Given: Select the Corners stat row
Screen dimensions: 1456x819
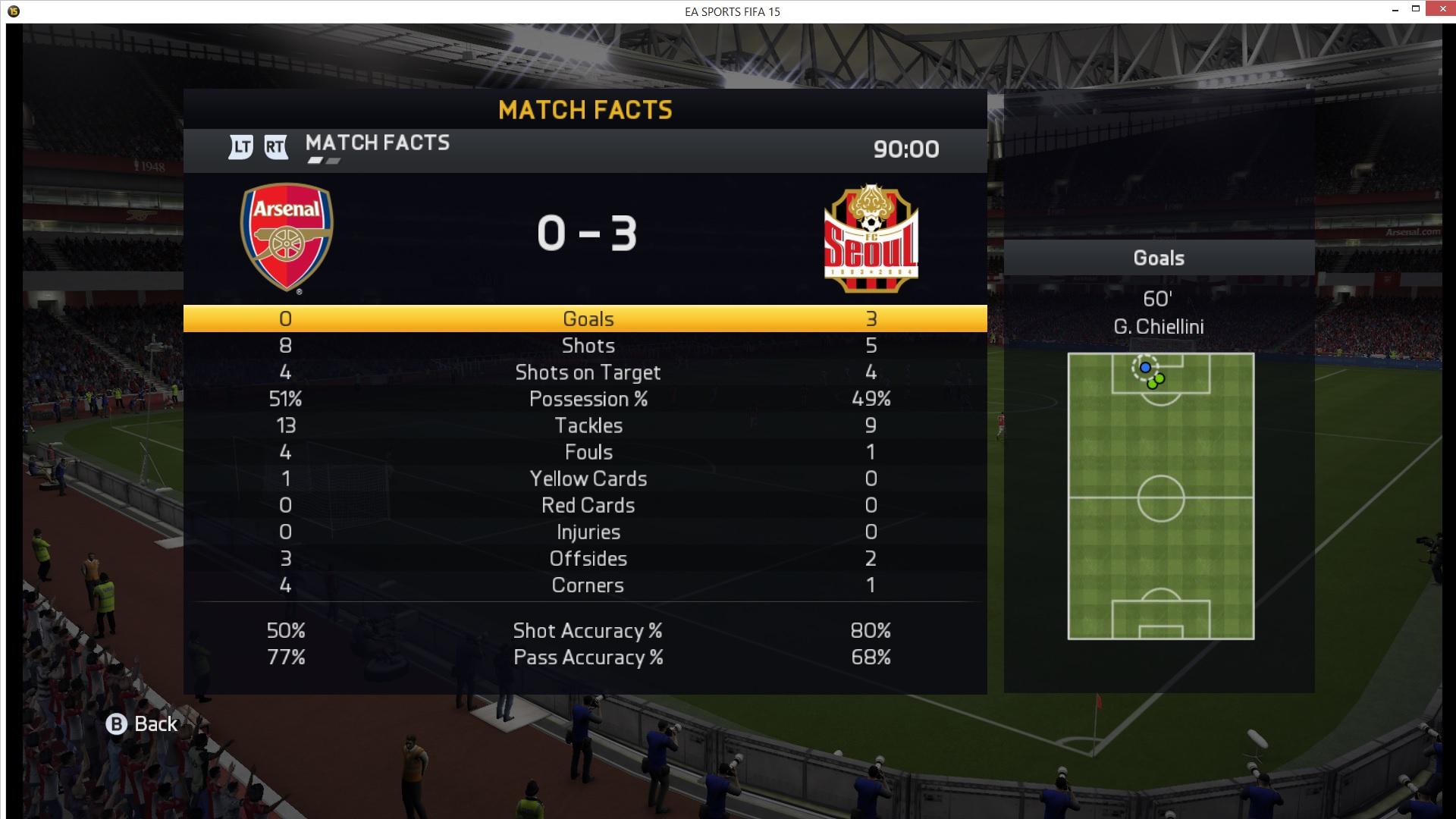Looking at the screenshot, I should pyautogui.click(x=588, y=585).
